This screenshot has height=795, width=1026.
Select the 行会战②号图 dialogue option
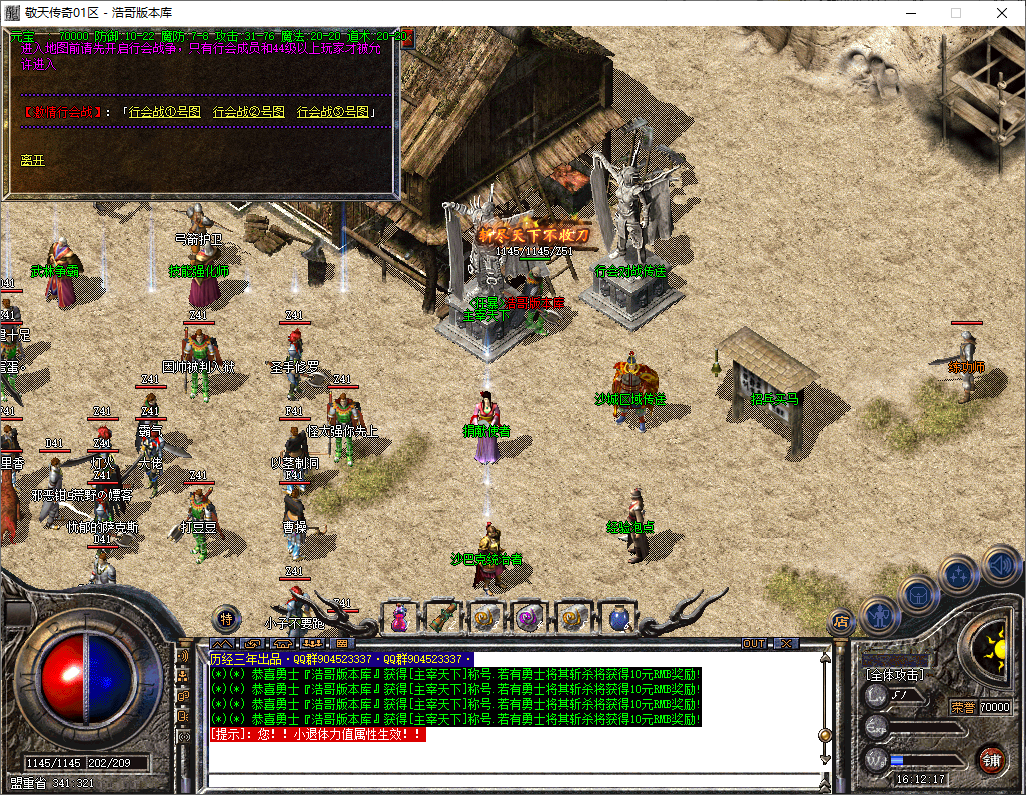249,112
